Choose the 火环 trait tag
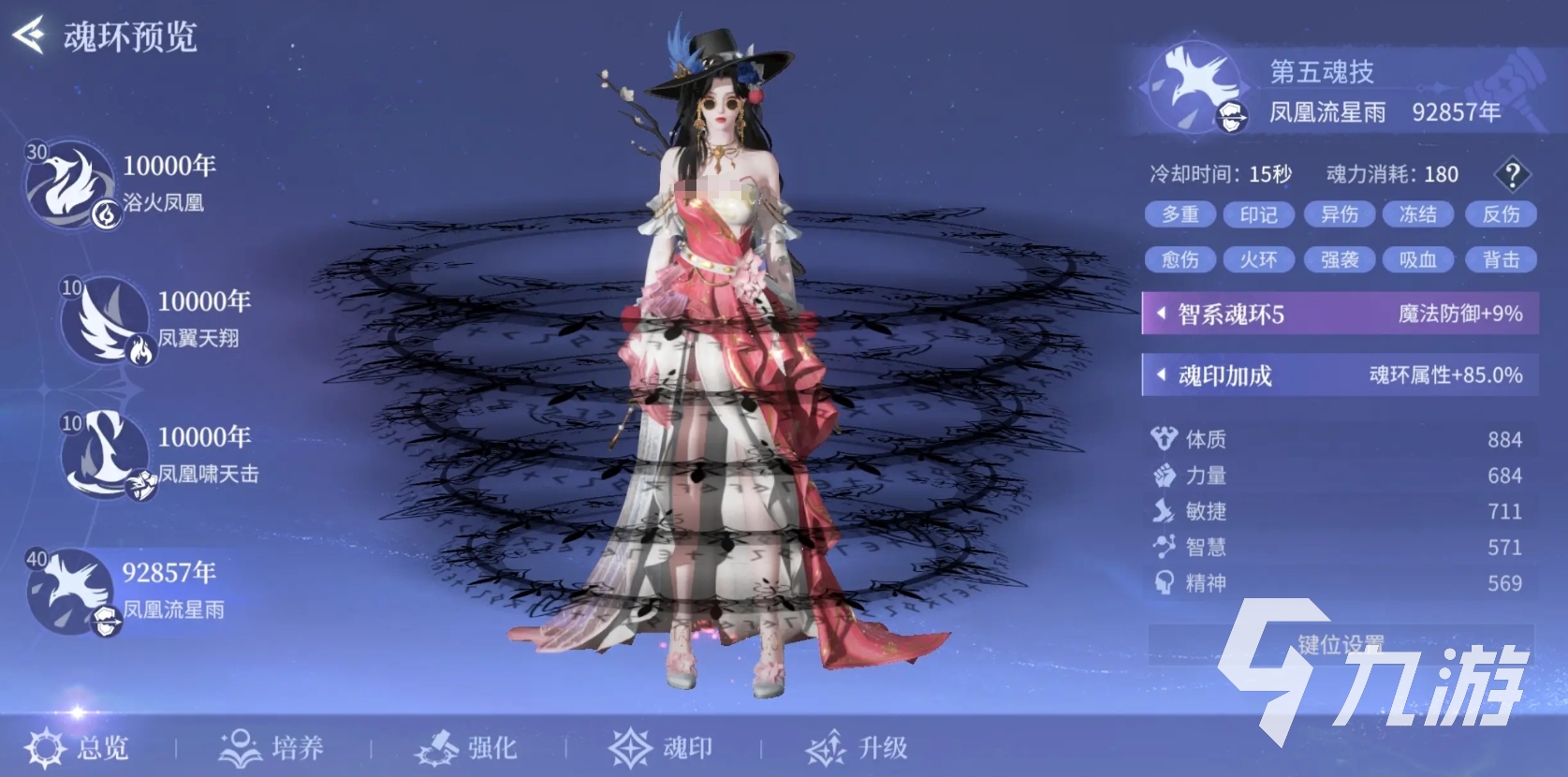Screen dimensions: 1568x777 tap(1258, 259)
